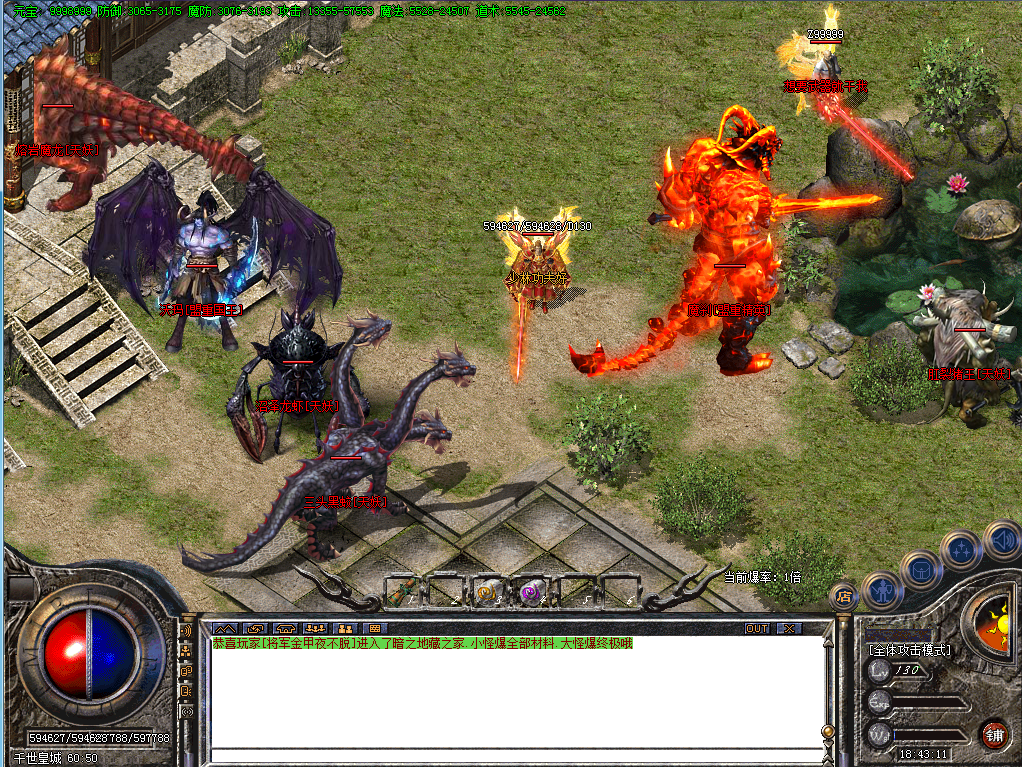Use the purple spiral stone in slot 4

coord(529,590)
